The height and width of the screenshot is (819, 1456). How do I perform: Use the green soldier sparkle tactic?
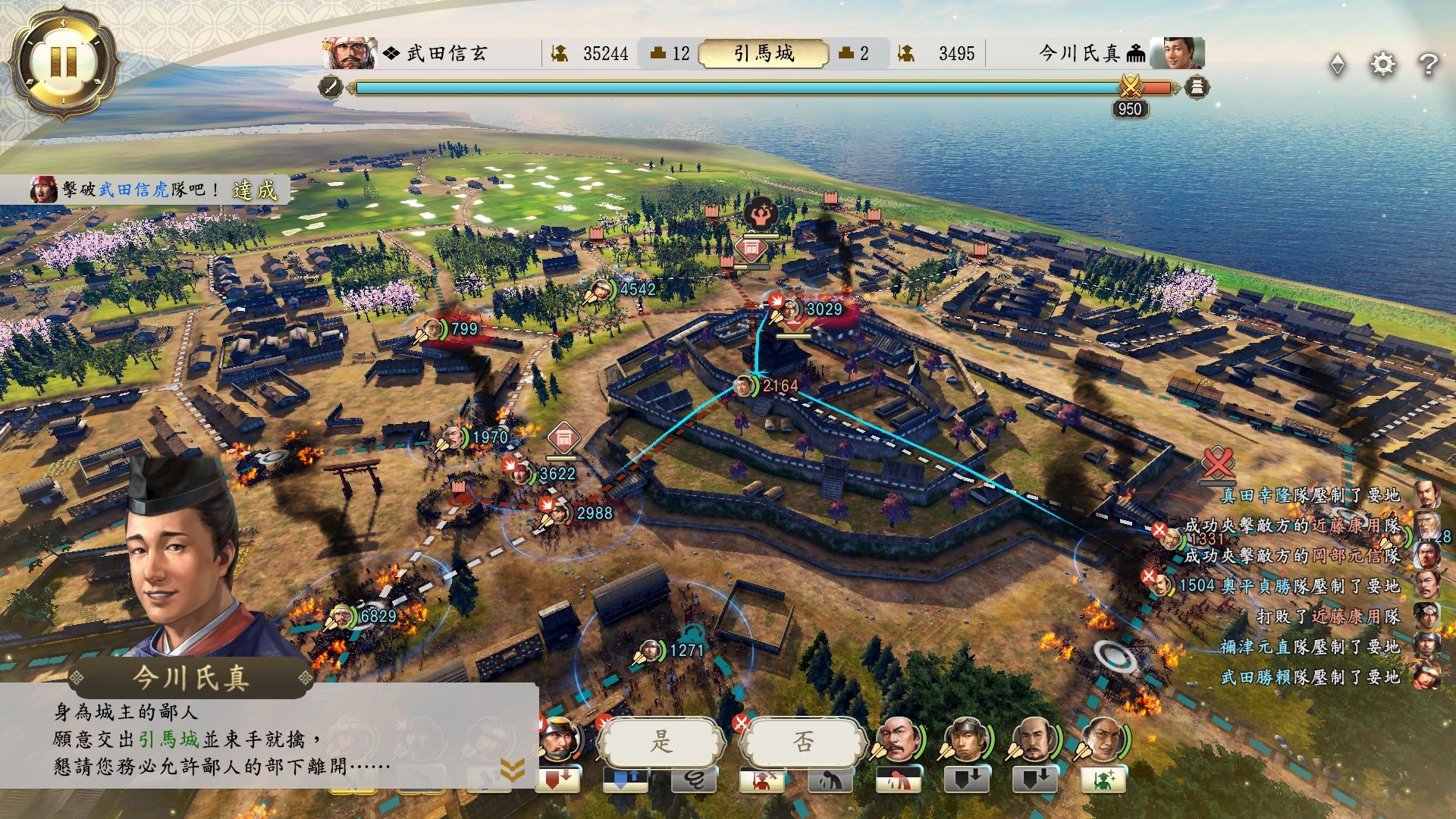(x=1103, y=780)
